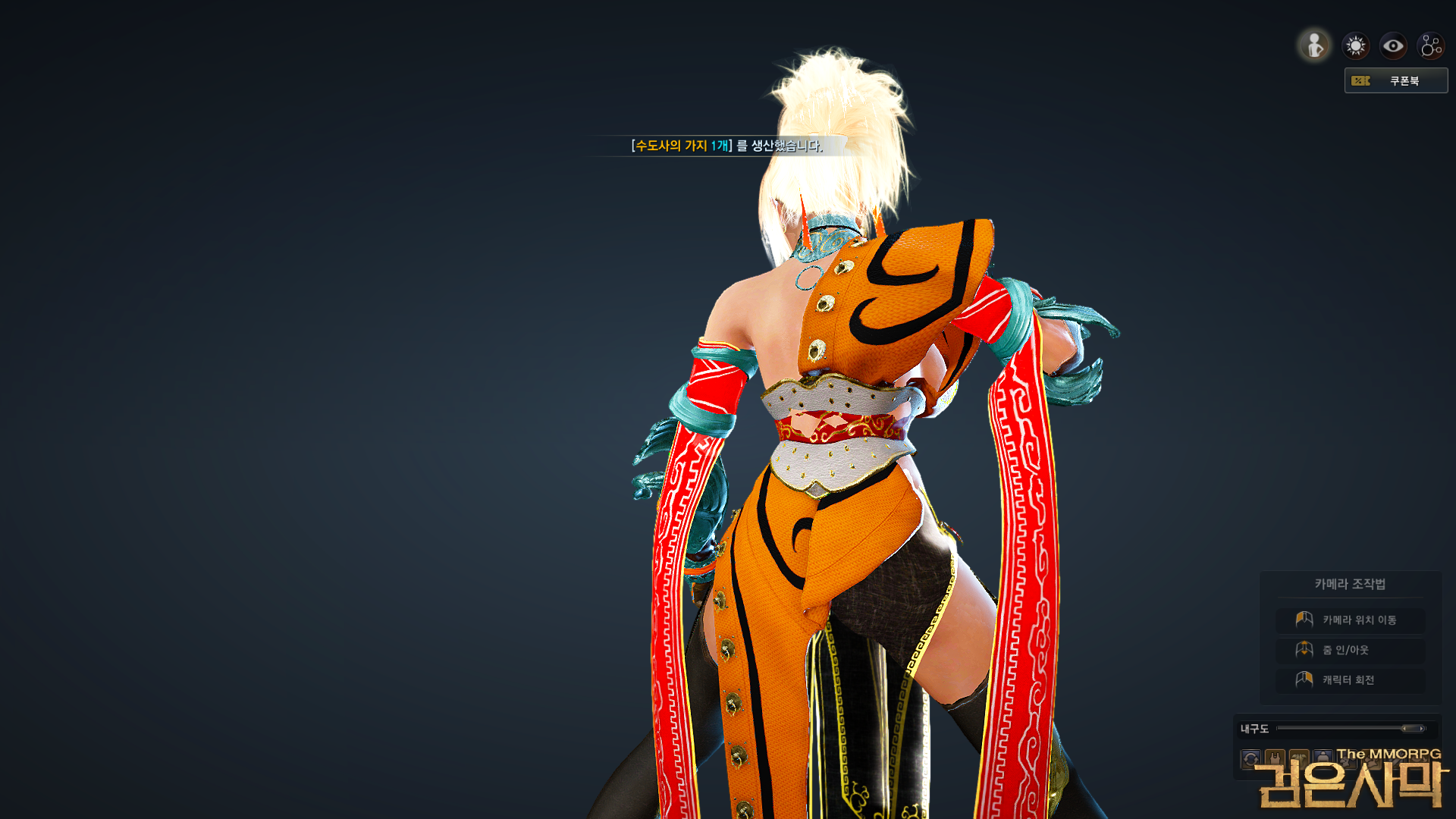Select the face mask equipment icon
This screenshot has height=819, width=1456.
point(1298,758)
